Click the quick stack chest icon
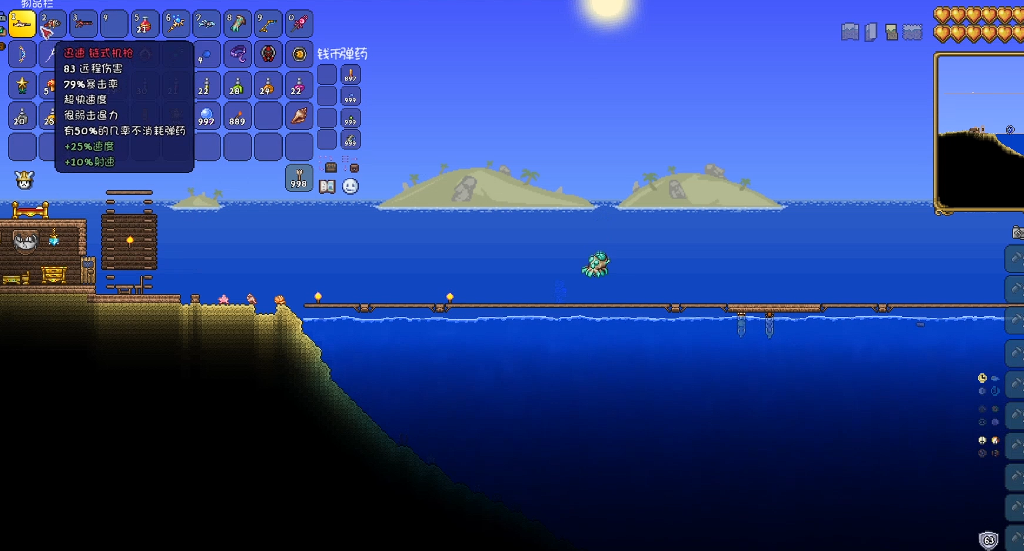 tap(331, 167)
